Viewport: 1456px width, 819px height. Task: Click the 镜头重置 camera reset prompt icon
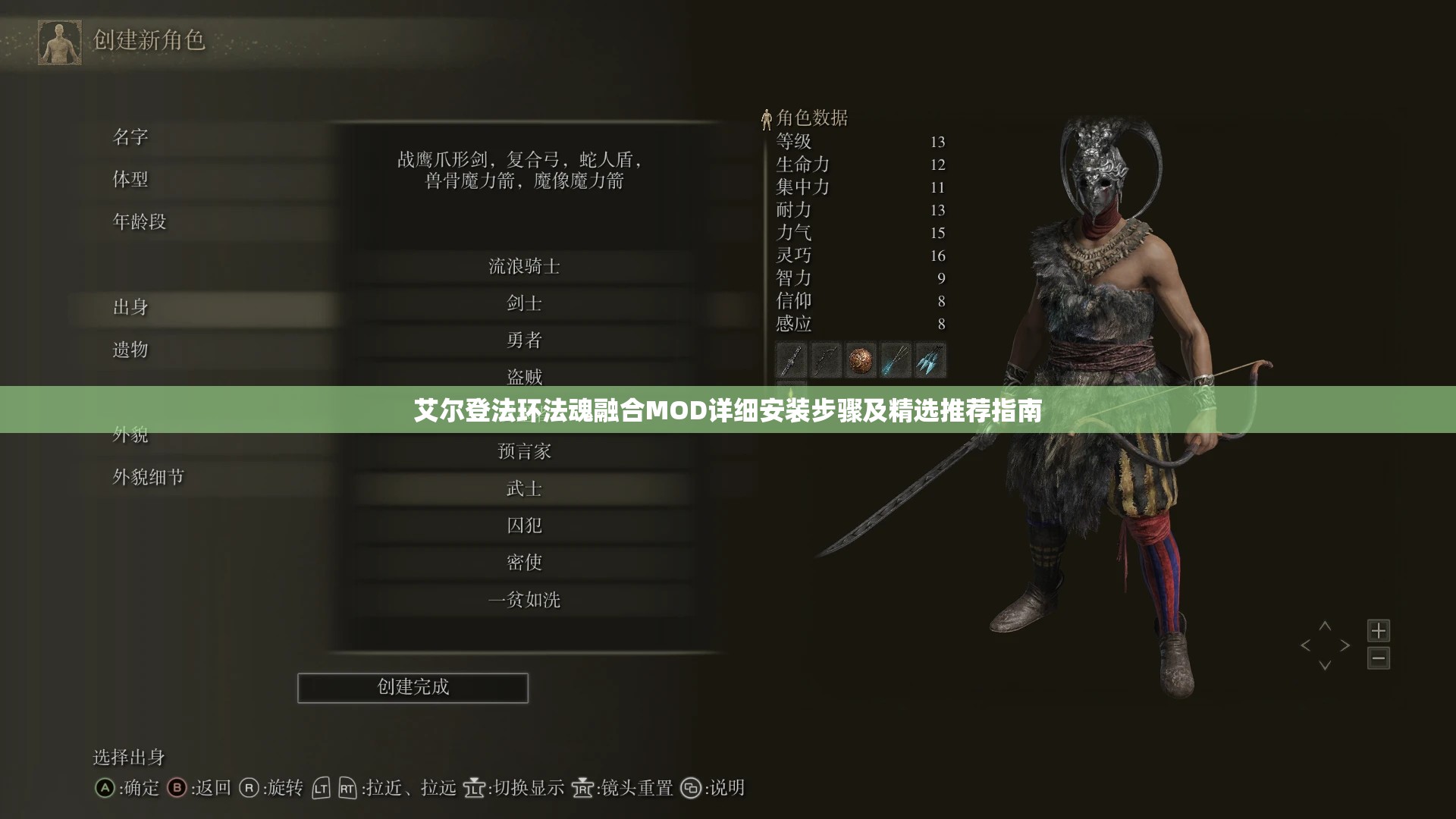click(581, 789)
